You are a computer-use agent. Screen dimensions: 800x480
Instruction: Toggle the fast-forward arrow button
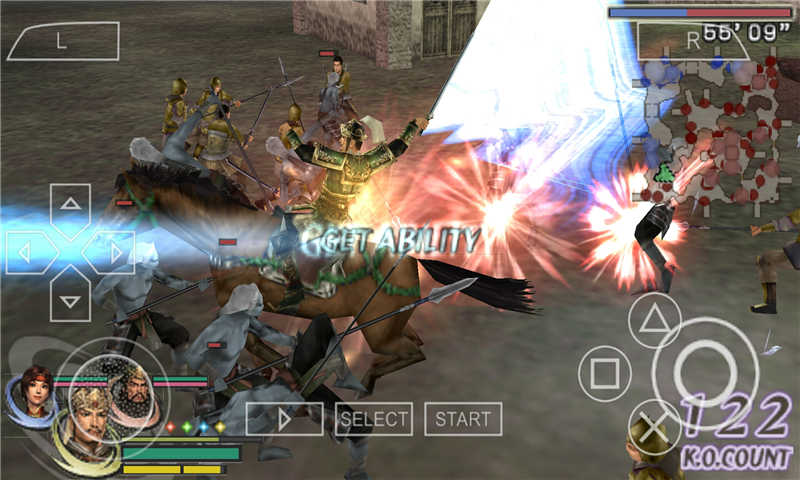coord(284,419)
